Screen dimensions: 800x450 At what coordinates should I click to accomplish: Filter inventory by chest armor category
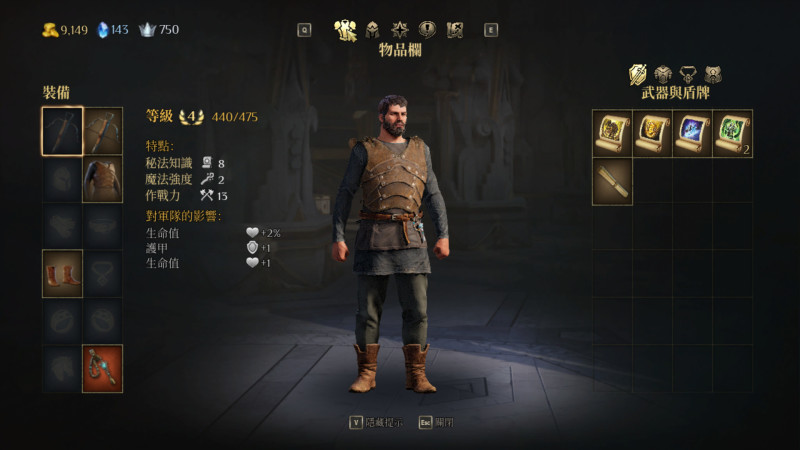click(662, 74)
